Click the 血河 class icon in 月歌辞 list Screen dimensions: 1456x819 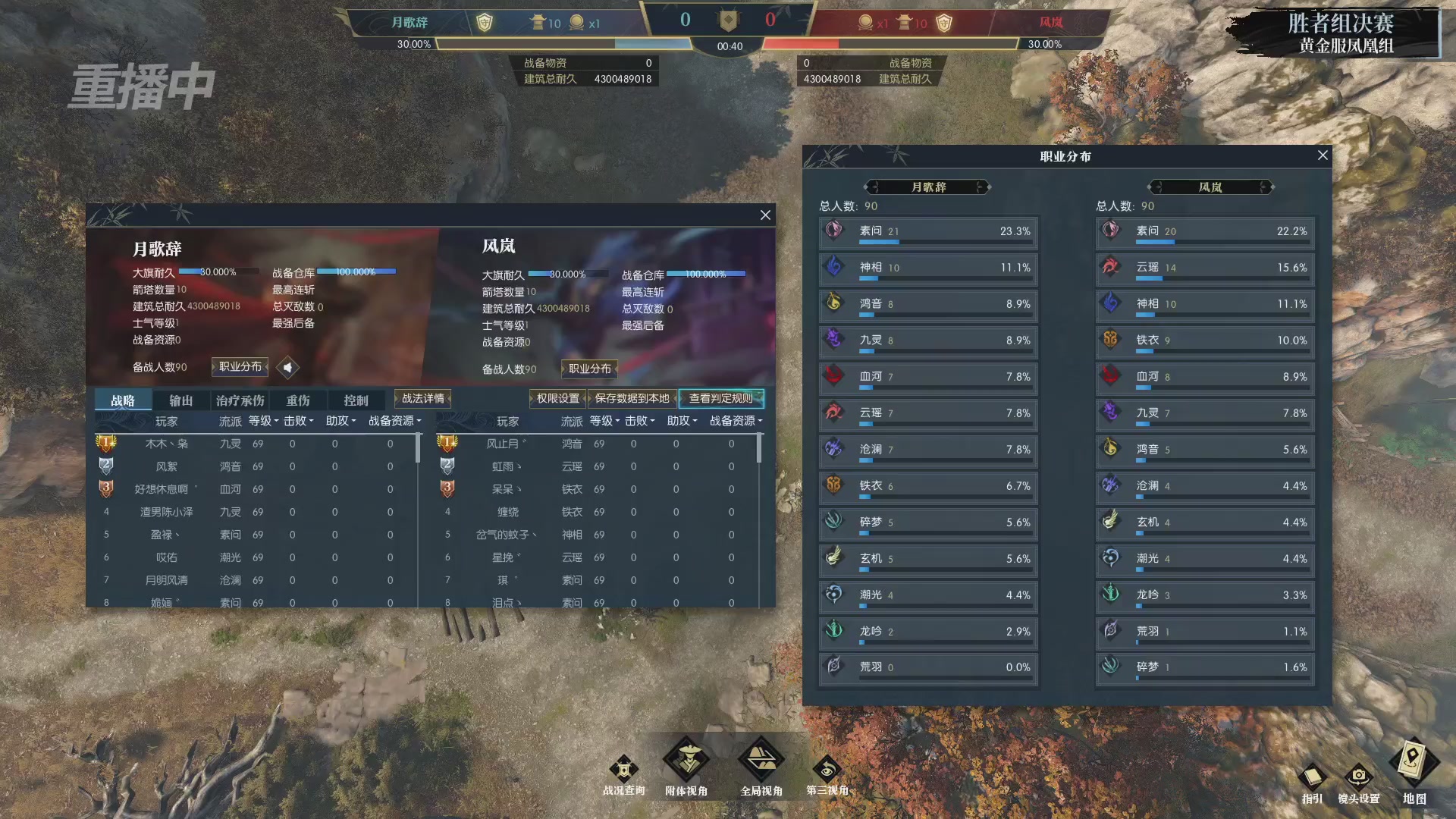click(x=833, y=376)
